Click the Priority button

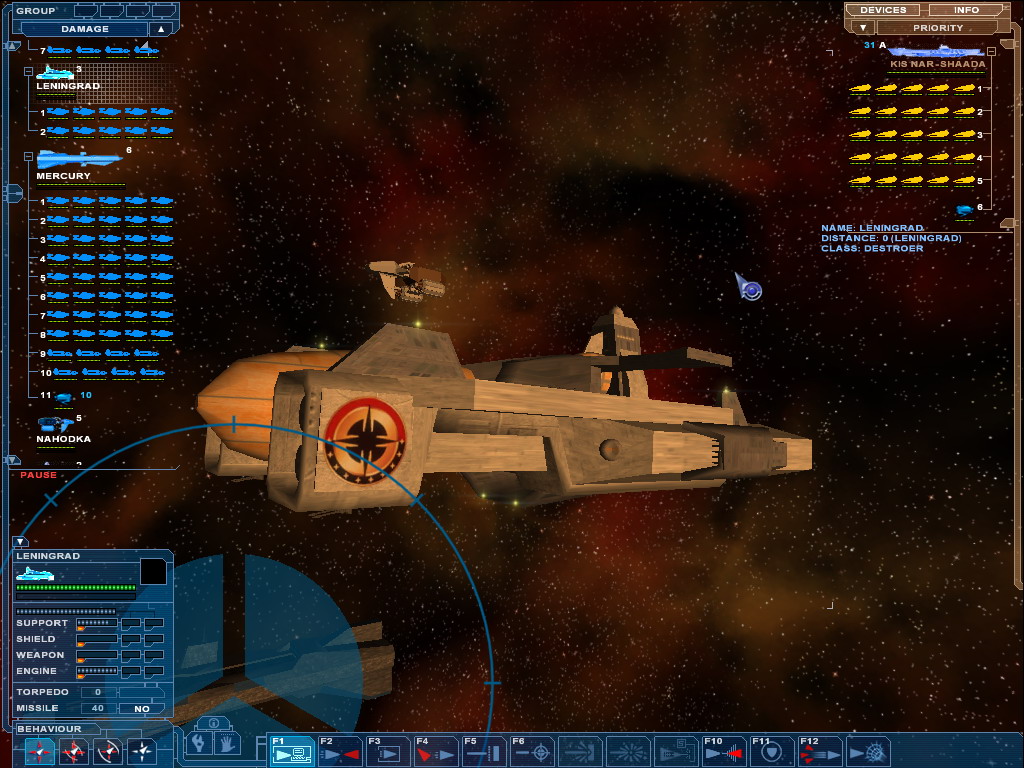pos(937,28)
